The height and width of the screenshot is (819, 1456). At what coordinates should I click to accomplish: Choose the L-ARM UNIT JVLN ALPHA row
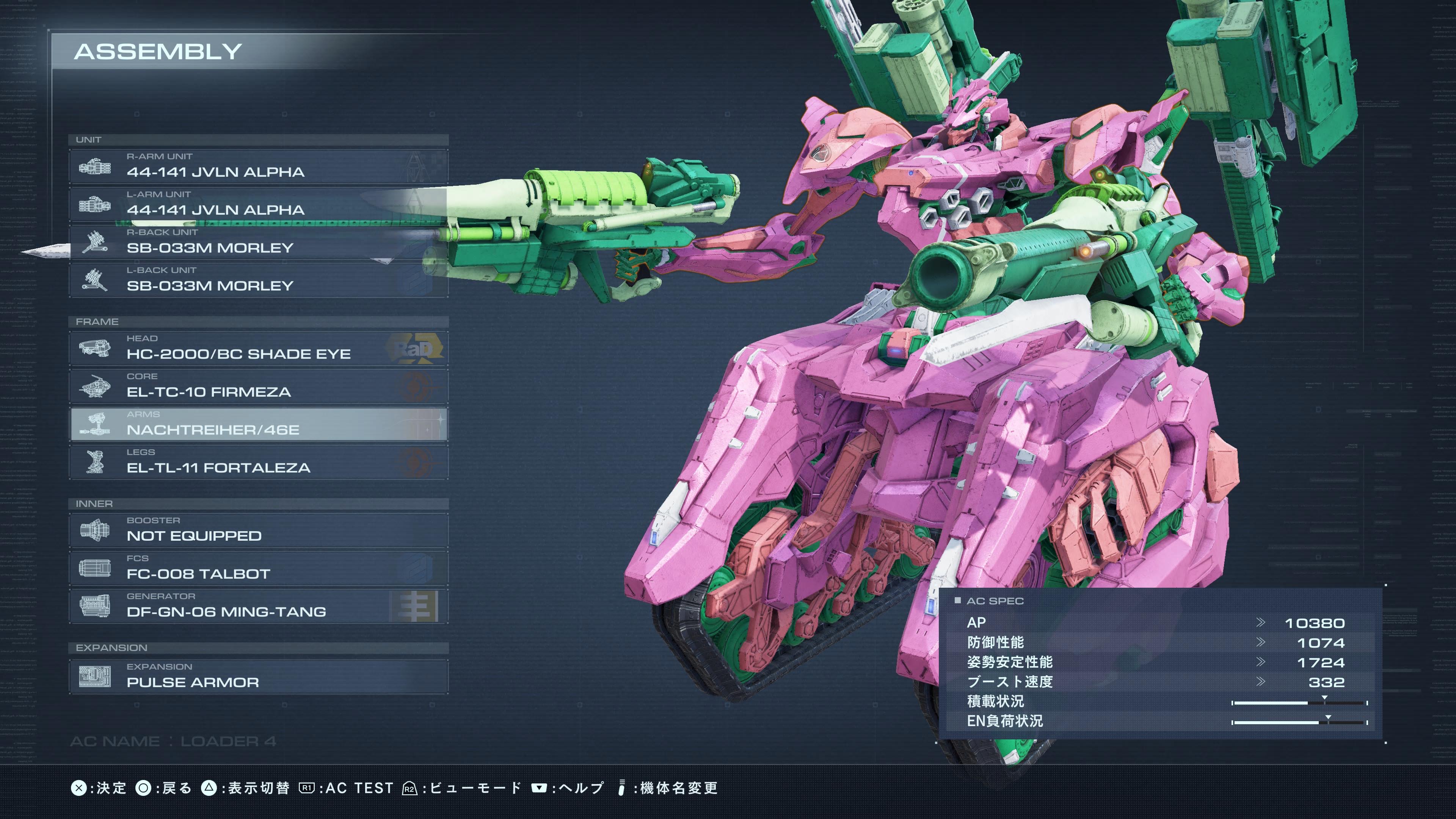[258, 204]
